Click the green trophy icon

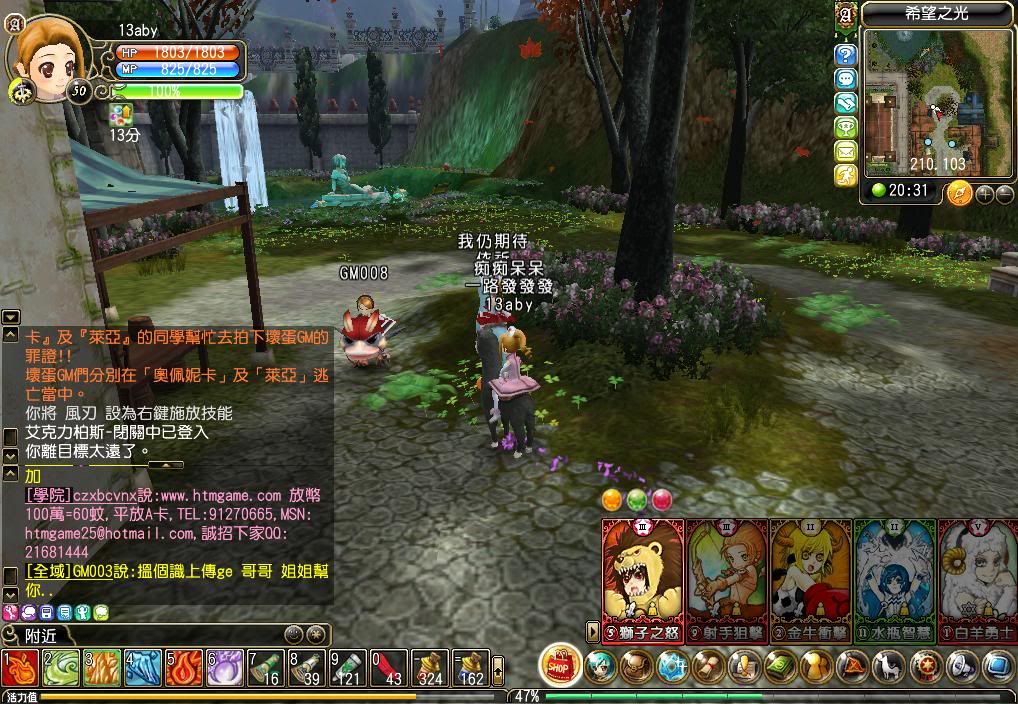point(846,127)
